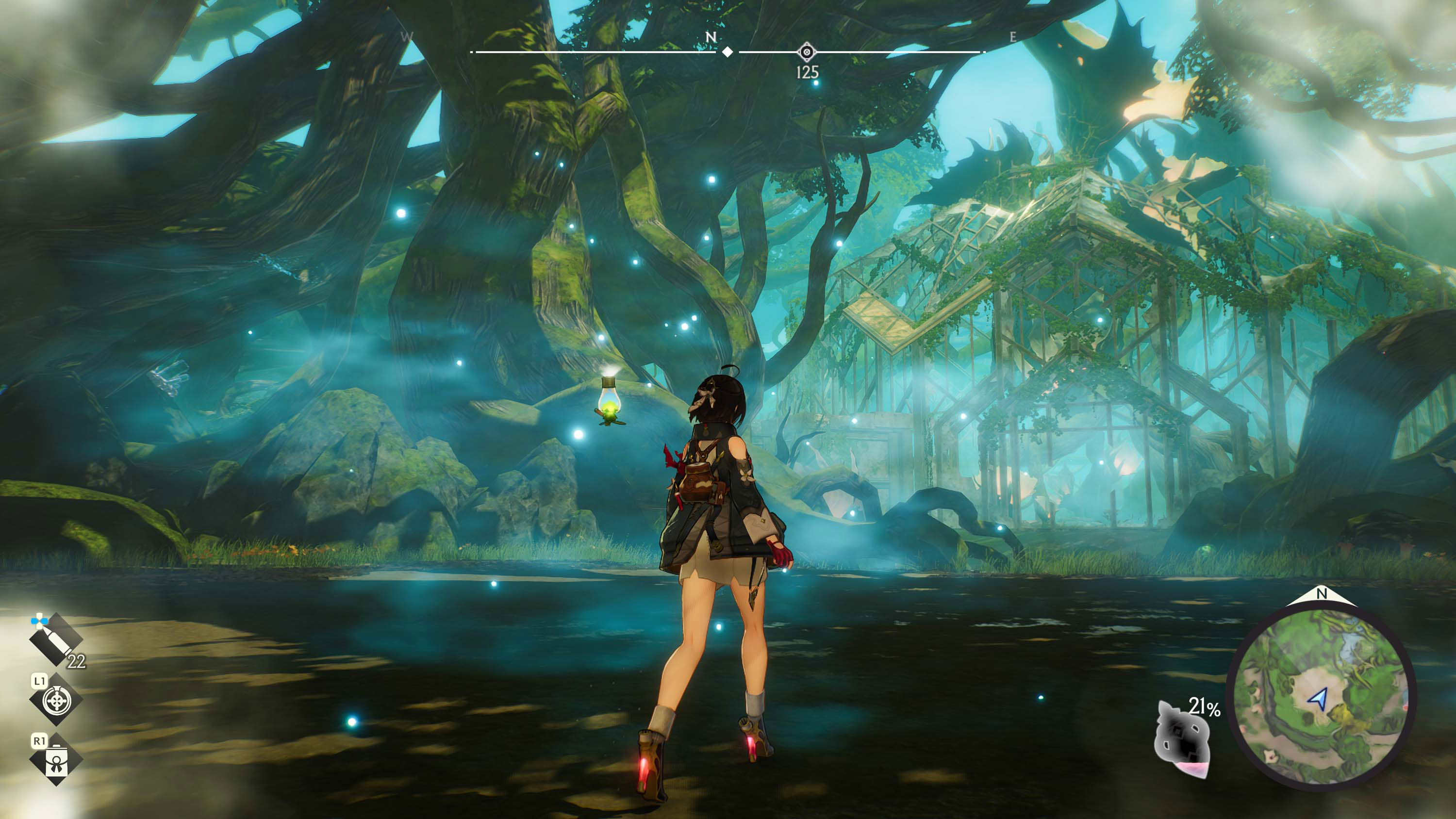Select the quest marker on the compass
Screen dimensions: 1456x819
click(x=807, y=52)
